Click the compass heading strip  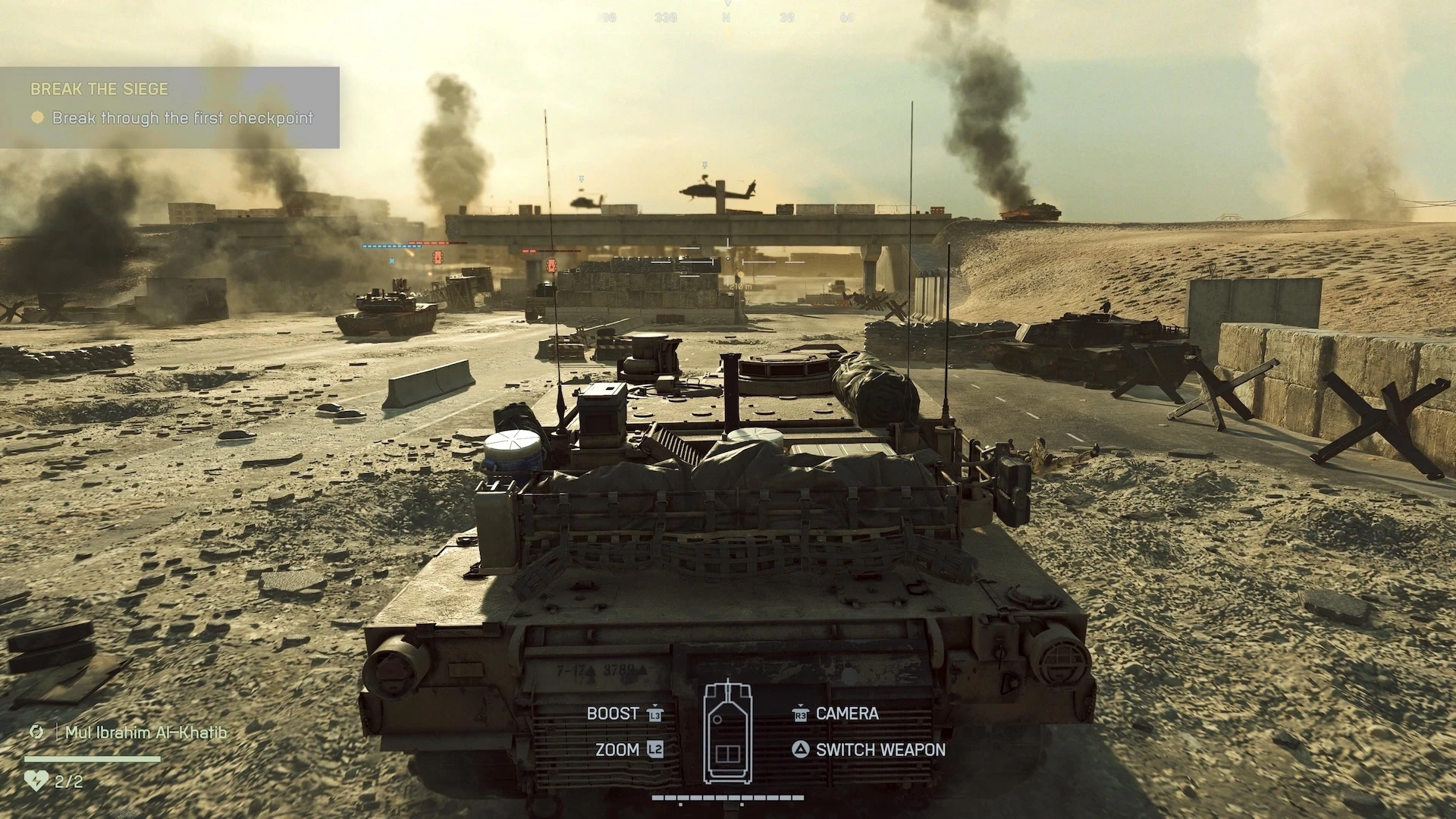pyautogui.click(x=726, y=17)
